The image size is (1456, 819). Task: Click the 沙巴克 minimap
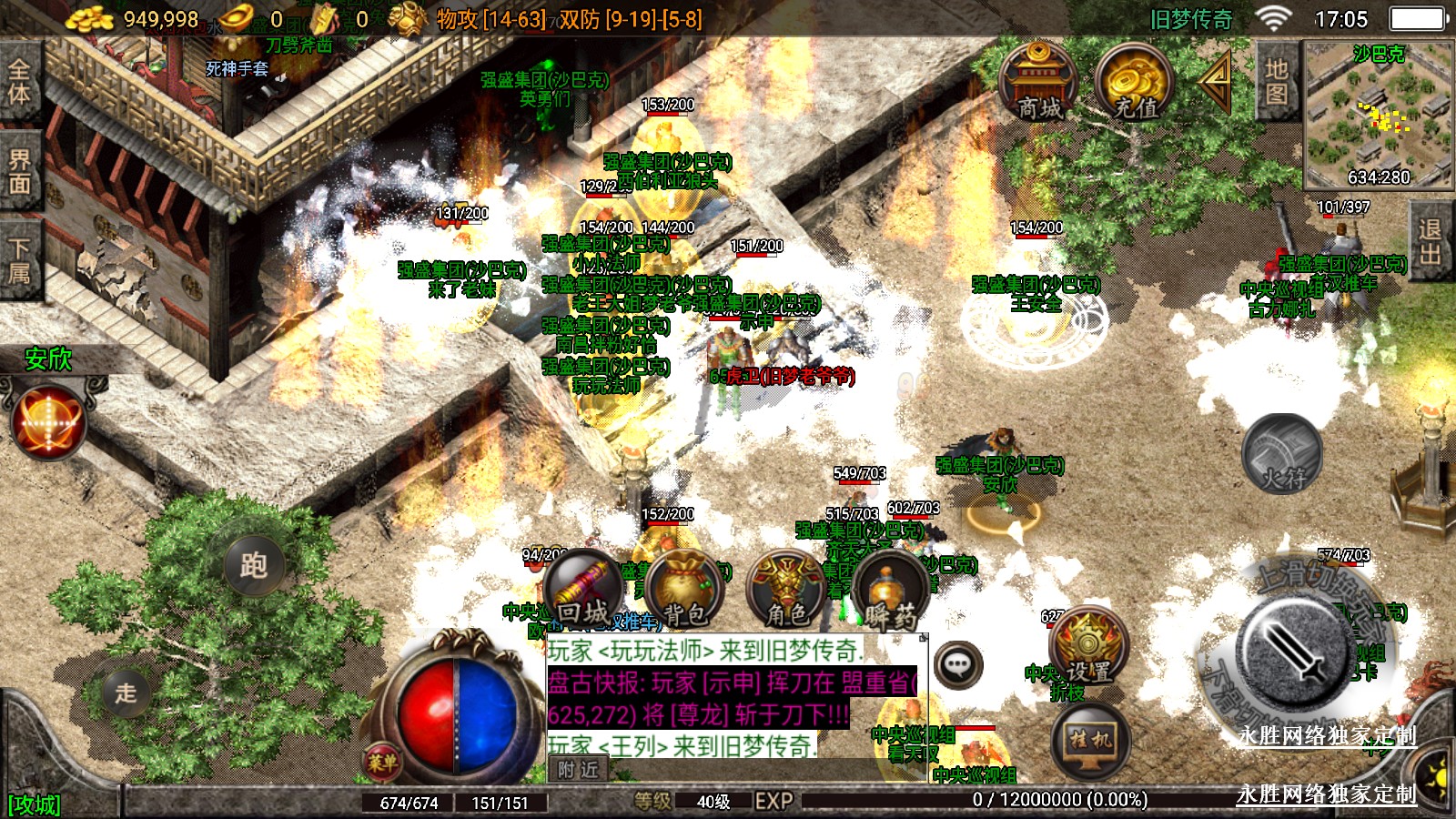[1378, 114]
